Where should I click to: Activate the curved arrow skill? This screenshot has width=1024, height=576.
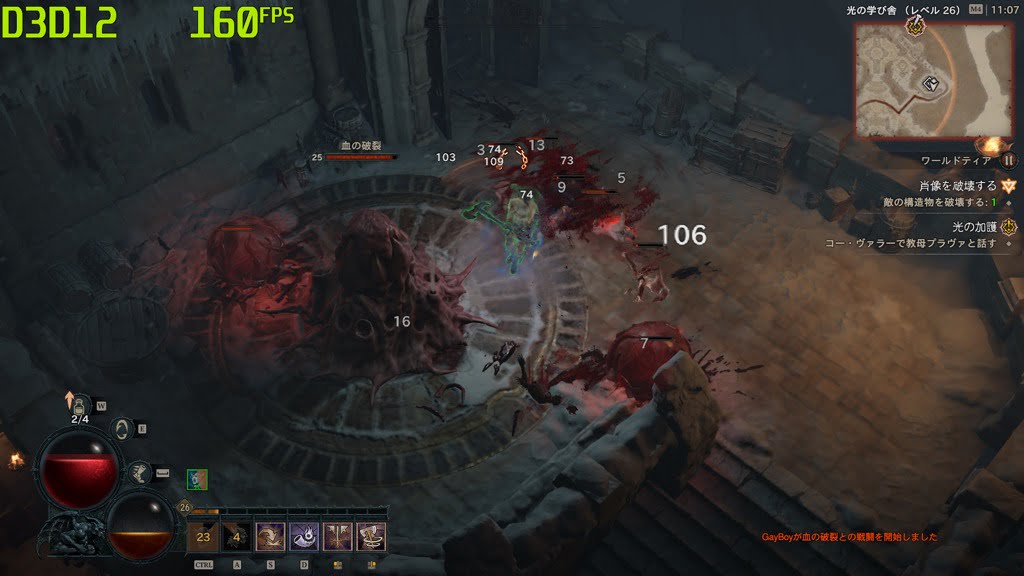click(270, 537)
